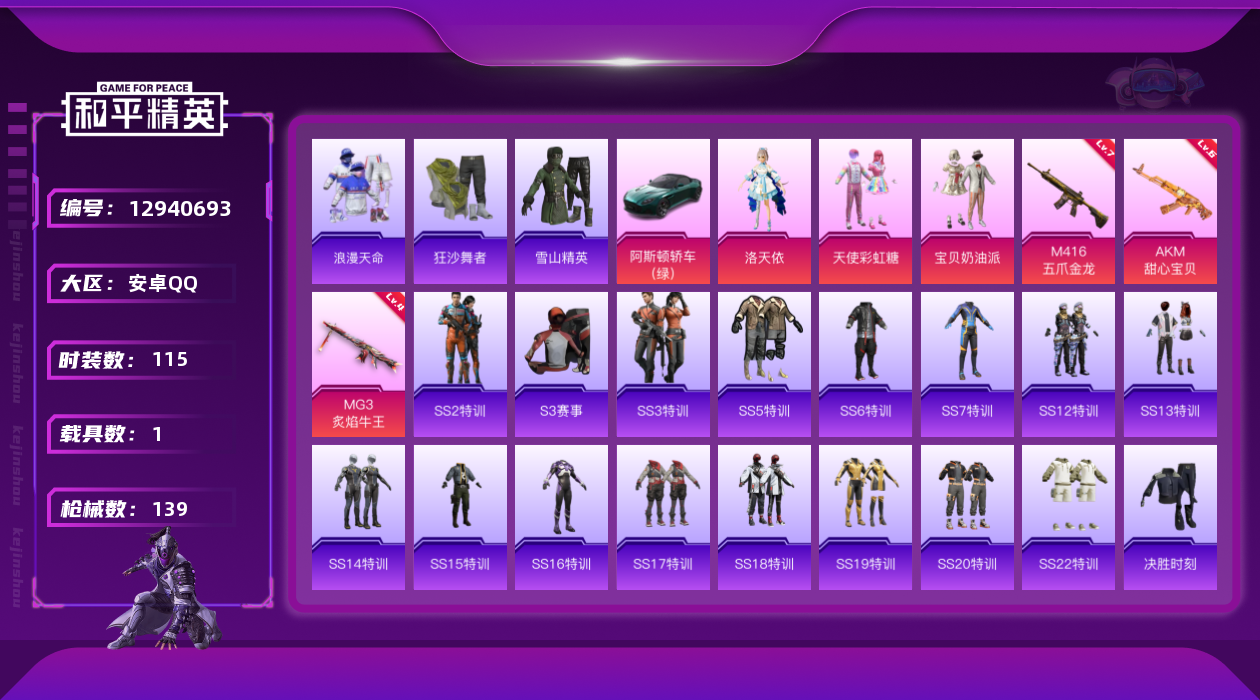This screenshot has height=700, width=1260.
Task: Choose the 狂沙舞者 outfit card
Action: (x=460, y=210)
